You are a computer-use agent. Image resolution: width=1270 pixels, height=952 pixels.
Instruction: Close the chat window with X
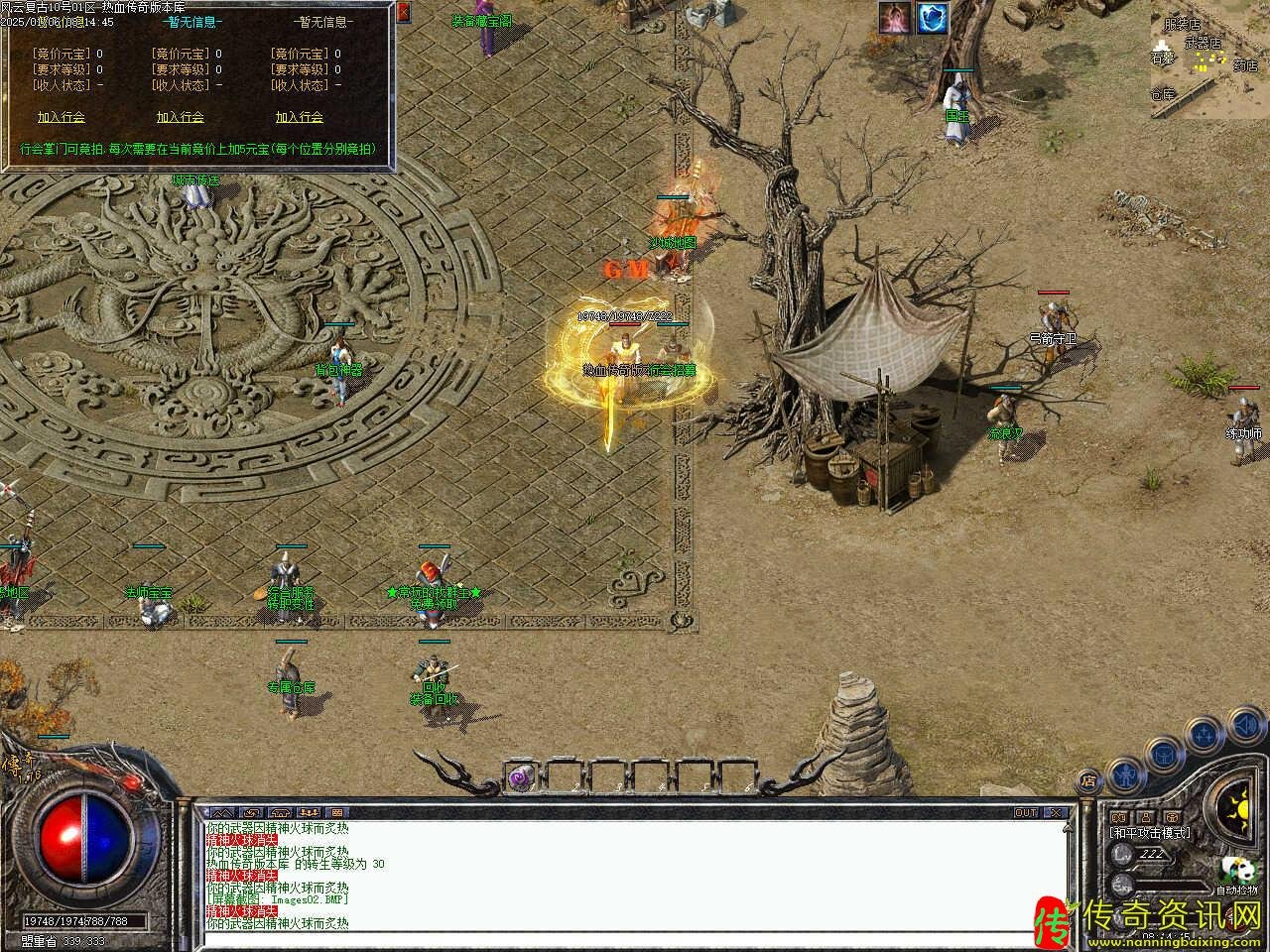point(1056,812)
